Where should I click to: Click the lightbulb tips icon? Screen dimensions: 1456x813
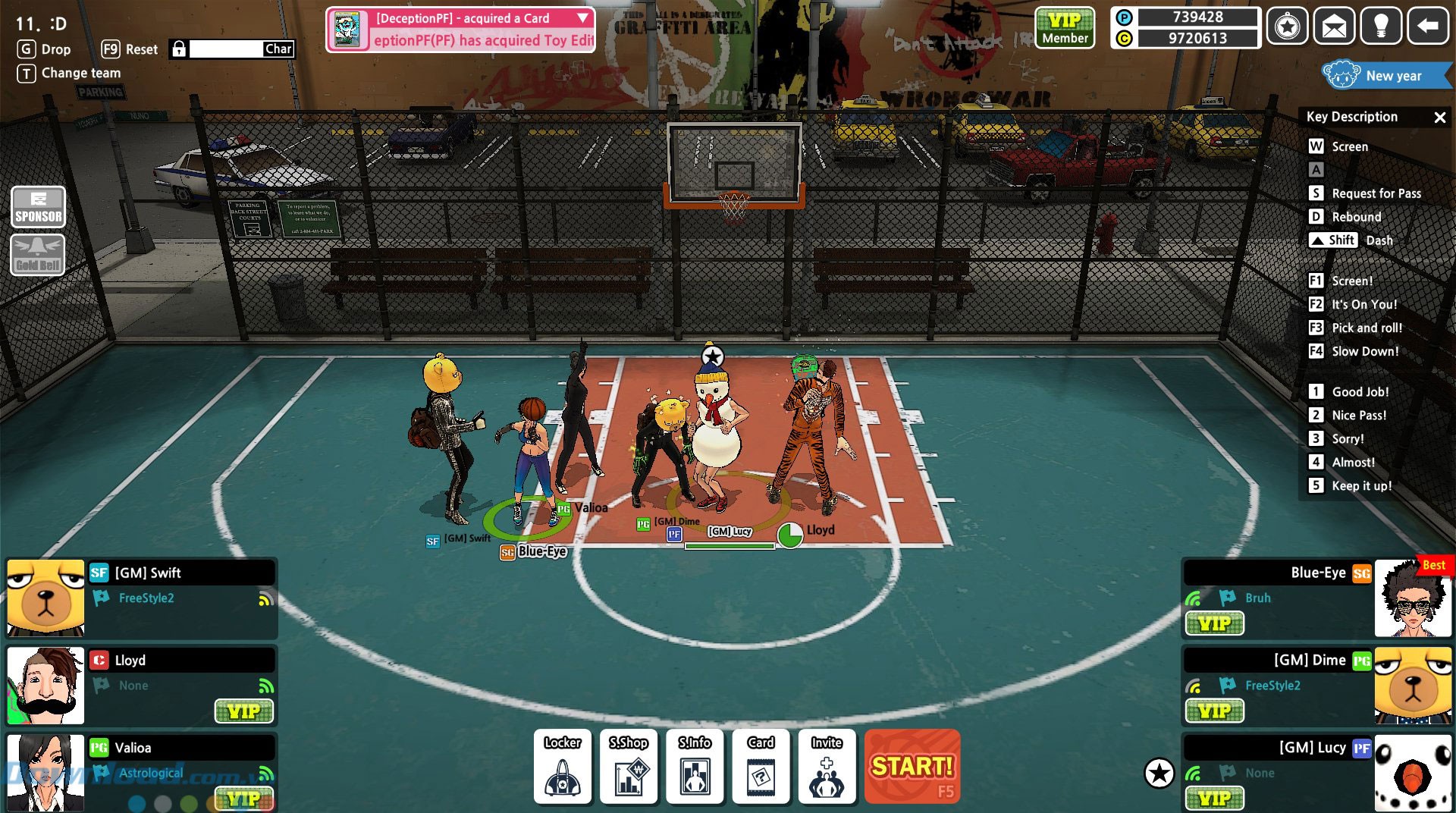point(1381,28)
